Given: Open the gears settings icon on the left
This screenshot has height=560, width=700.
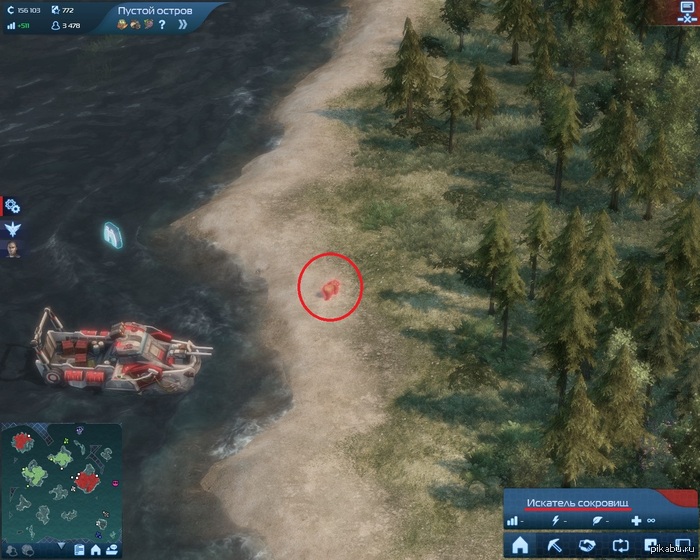Looking at the screenshot, I should pyautogui.click(x=13, y=207).
